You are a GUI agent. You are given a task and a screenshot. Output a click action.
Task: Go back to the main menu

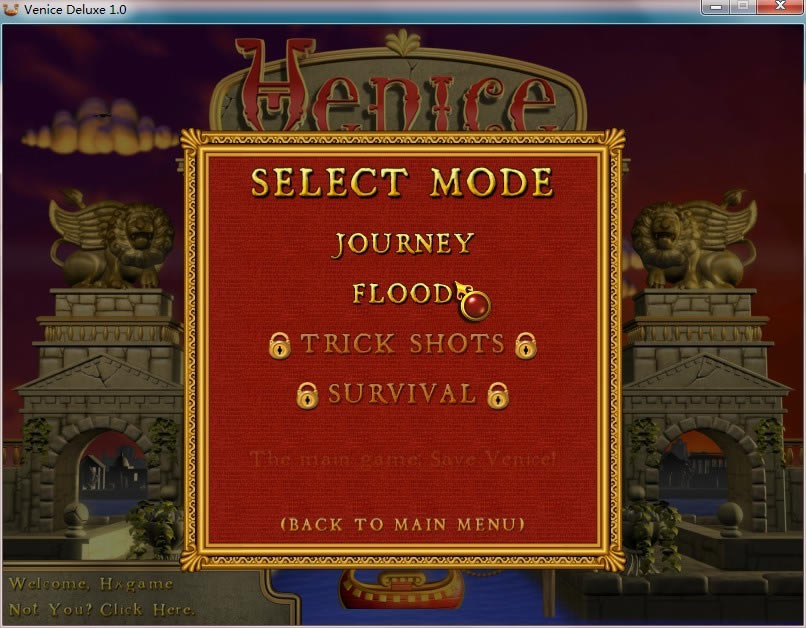coord(402,524)
